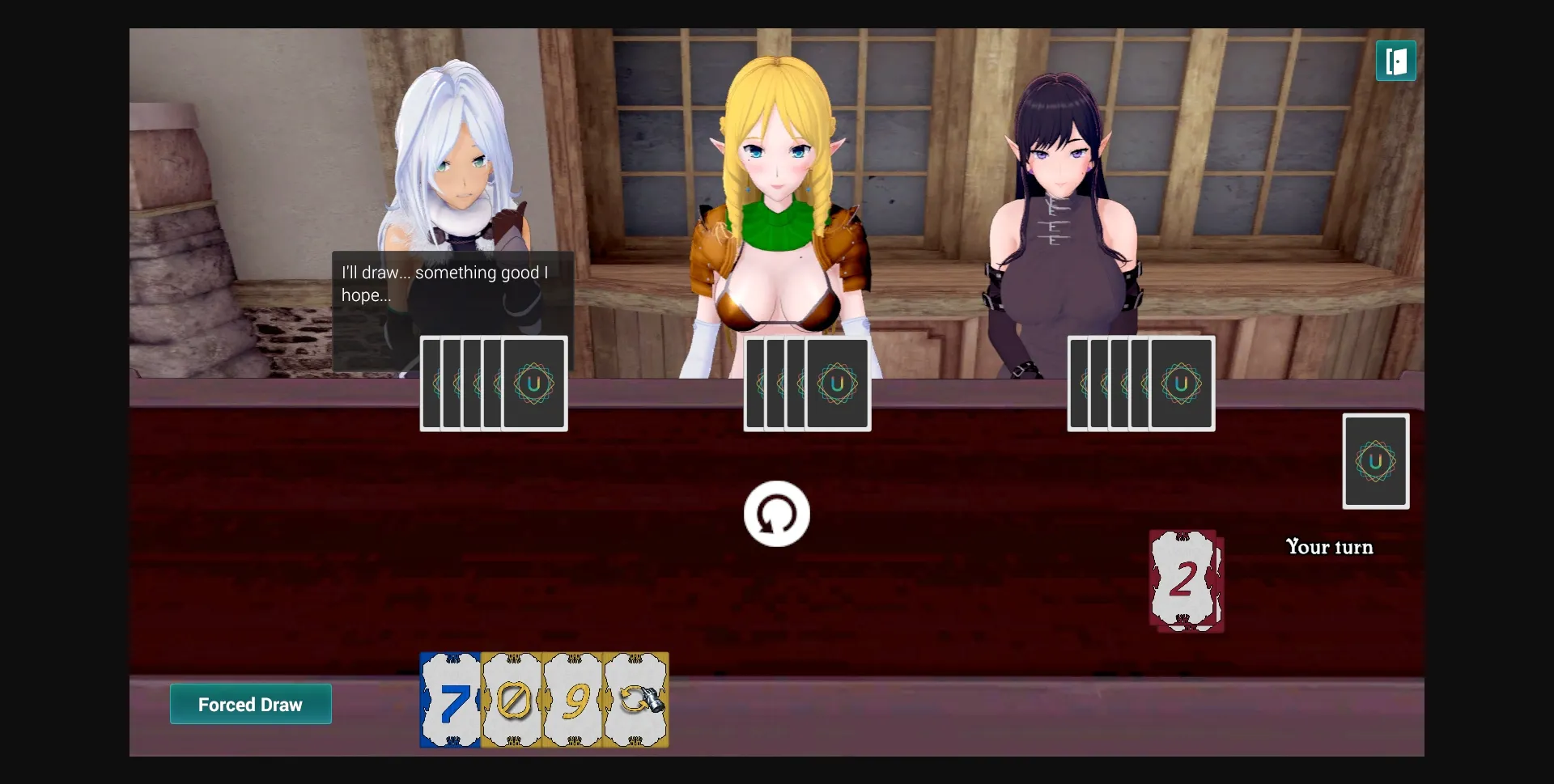
Task: Exit the game via the door icon
Action: pyautogui.click(x=1396, y=61)
